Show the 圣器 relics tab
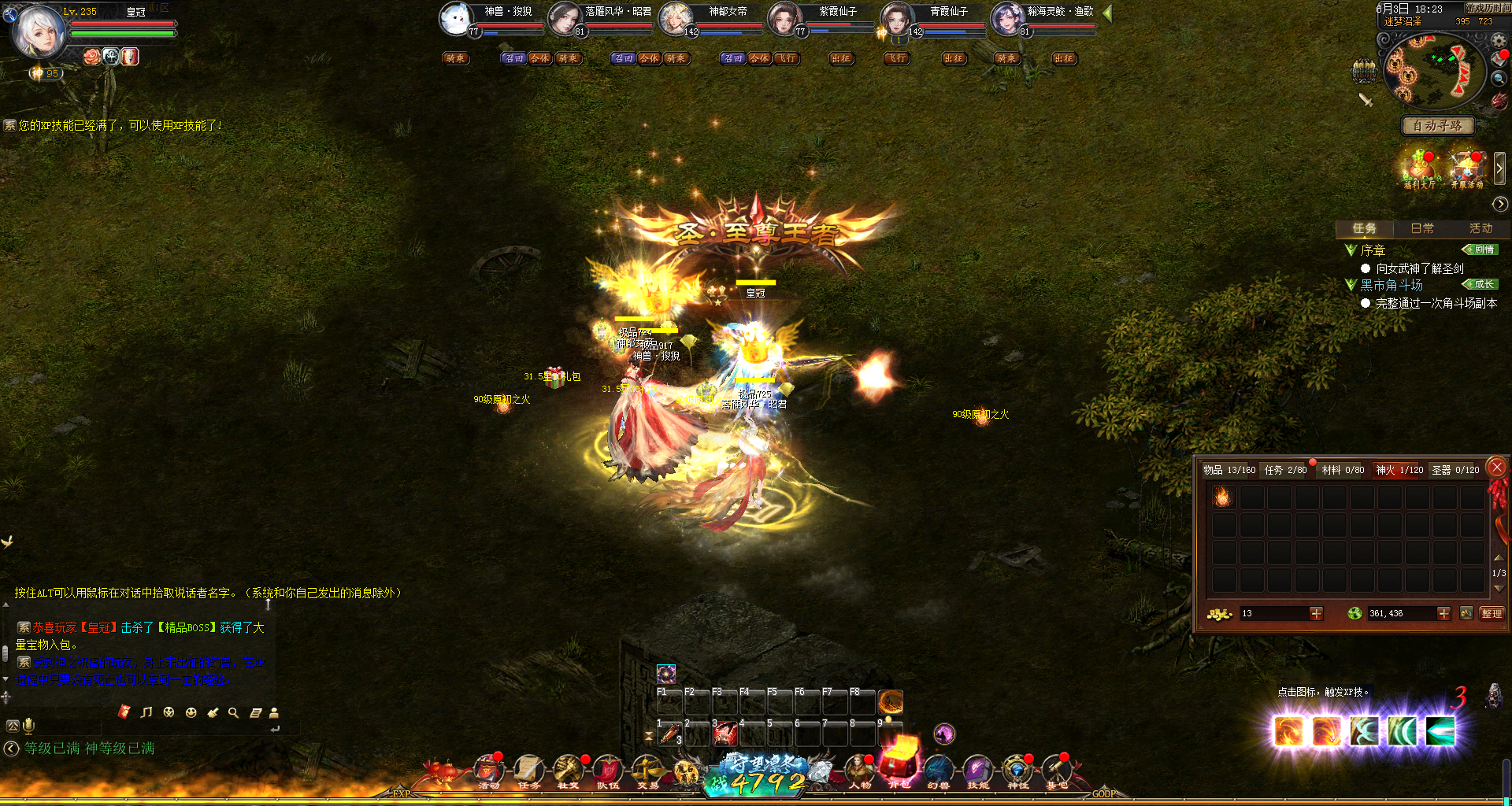Image resolution: width=1512 pixels, height=806 pixels. 1455,470
